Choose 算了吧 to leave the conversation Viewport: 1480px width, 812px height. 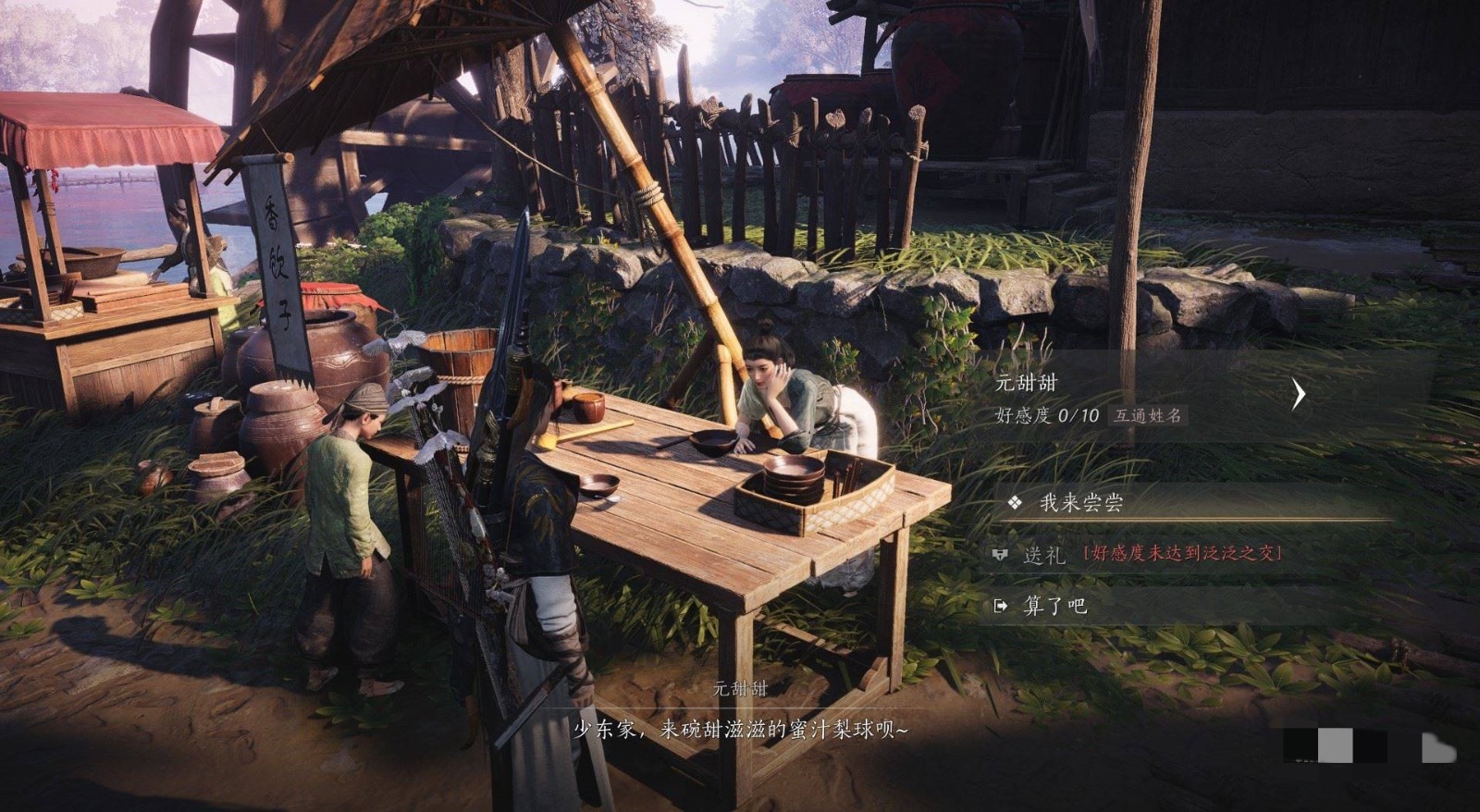tap(1054, 606)
